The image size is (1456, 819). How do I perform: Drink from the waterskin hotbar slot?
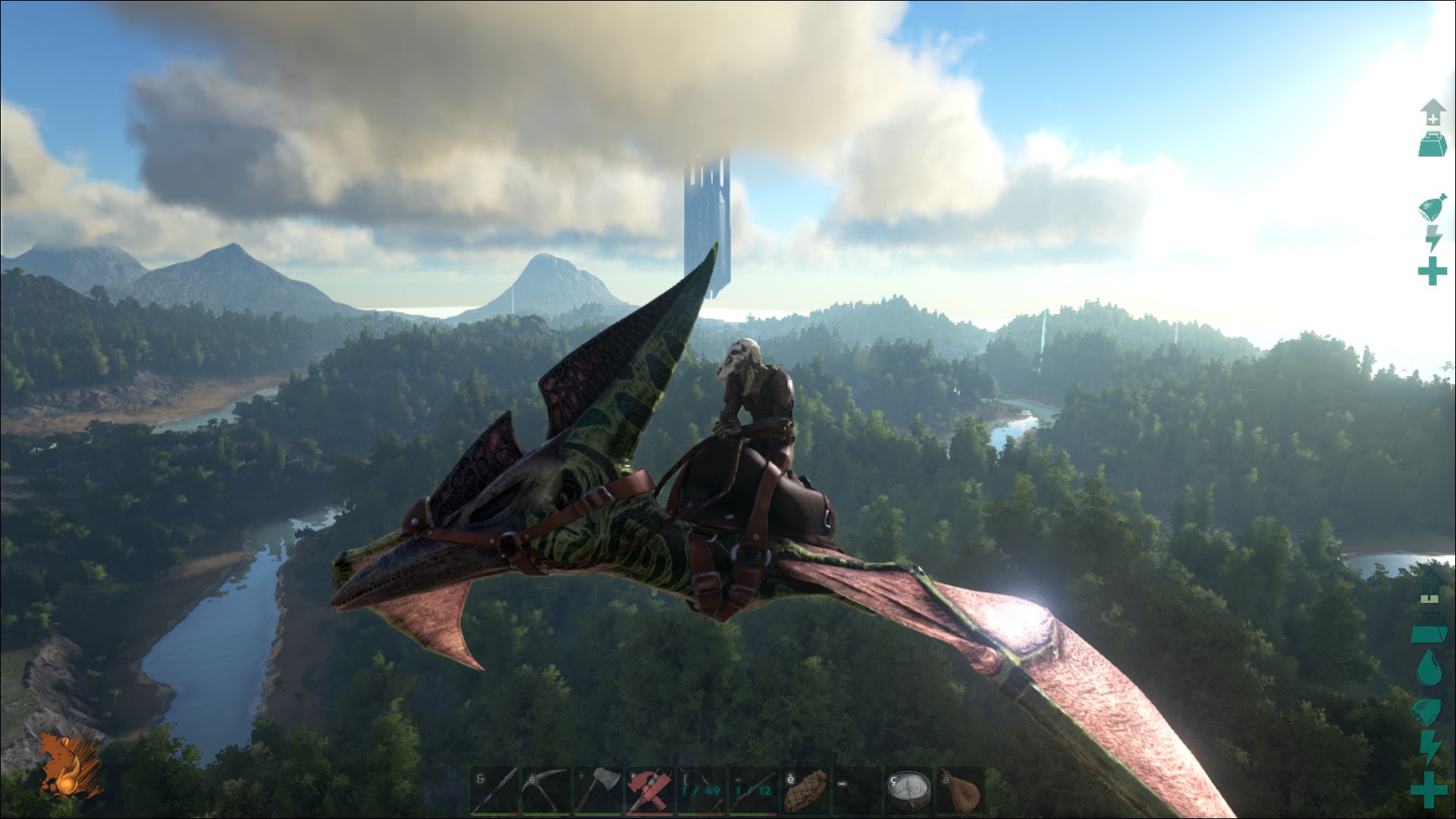[959, 791]
